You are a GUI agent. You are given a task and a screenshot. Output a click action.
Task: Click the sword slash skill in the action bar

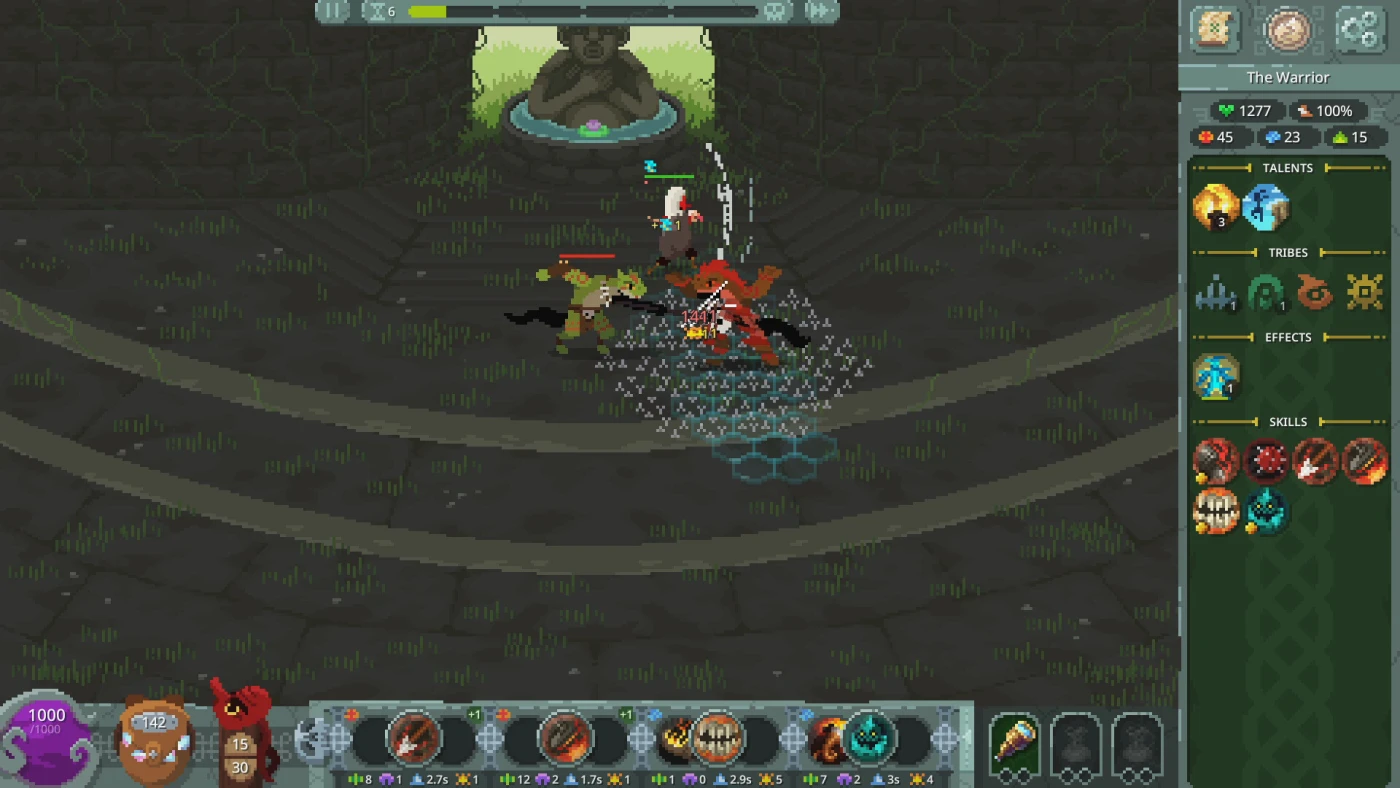click(414, 740)
